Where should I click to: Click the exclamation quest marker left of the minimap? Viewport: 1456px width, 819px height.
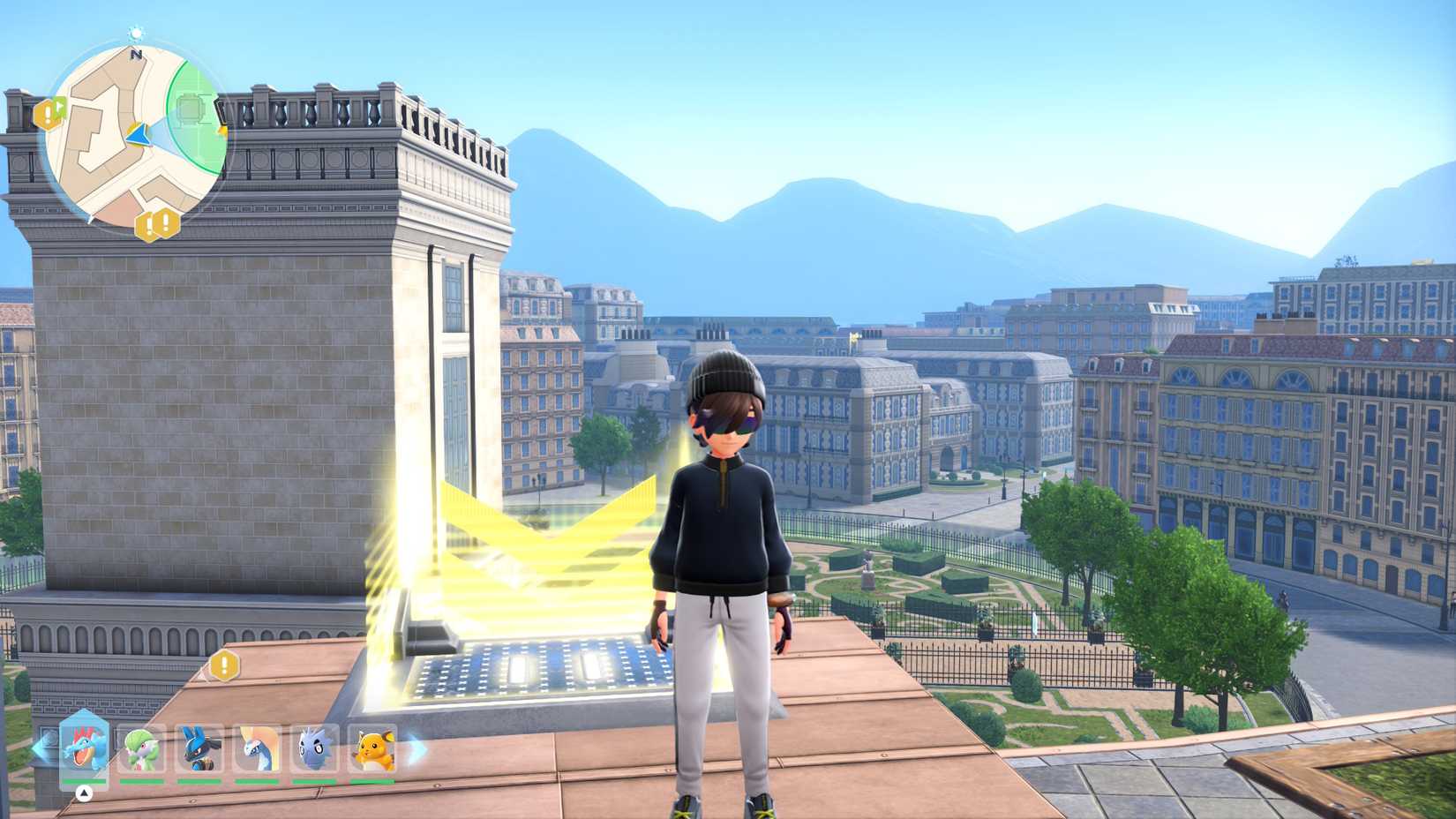tap(49, 112)
